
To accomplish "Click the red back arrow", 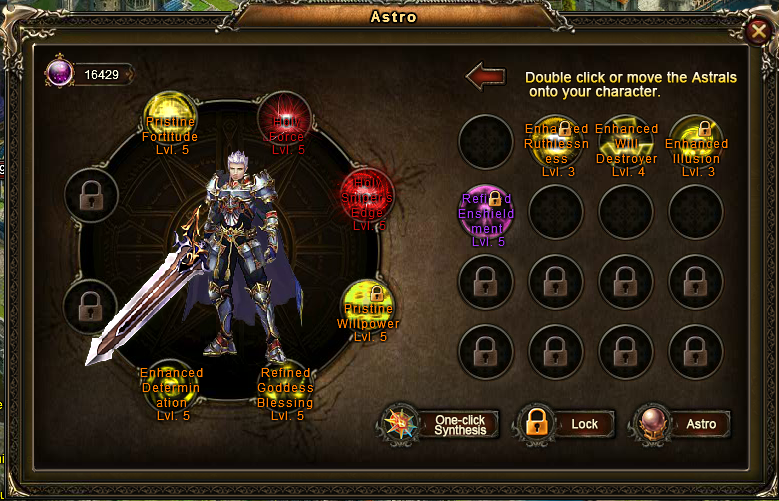I will click(486, 76).
